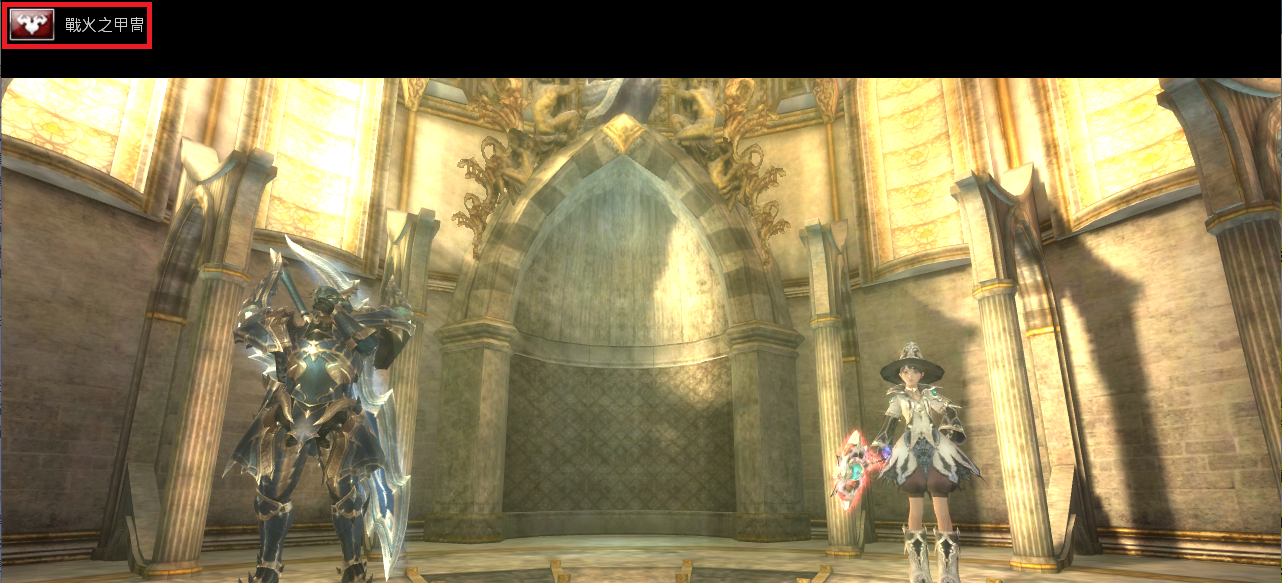Select the 戰火之甲冑 armor set entry
Image resolution: width=1282 pixels, height=583 pixels.
(x=77, y=25)
